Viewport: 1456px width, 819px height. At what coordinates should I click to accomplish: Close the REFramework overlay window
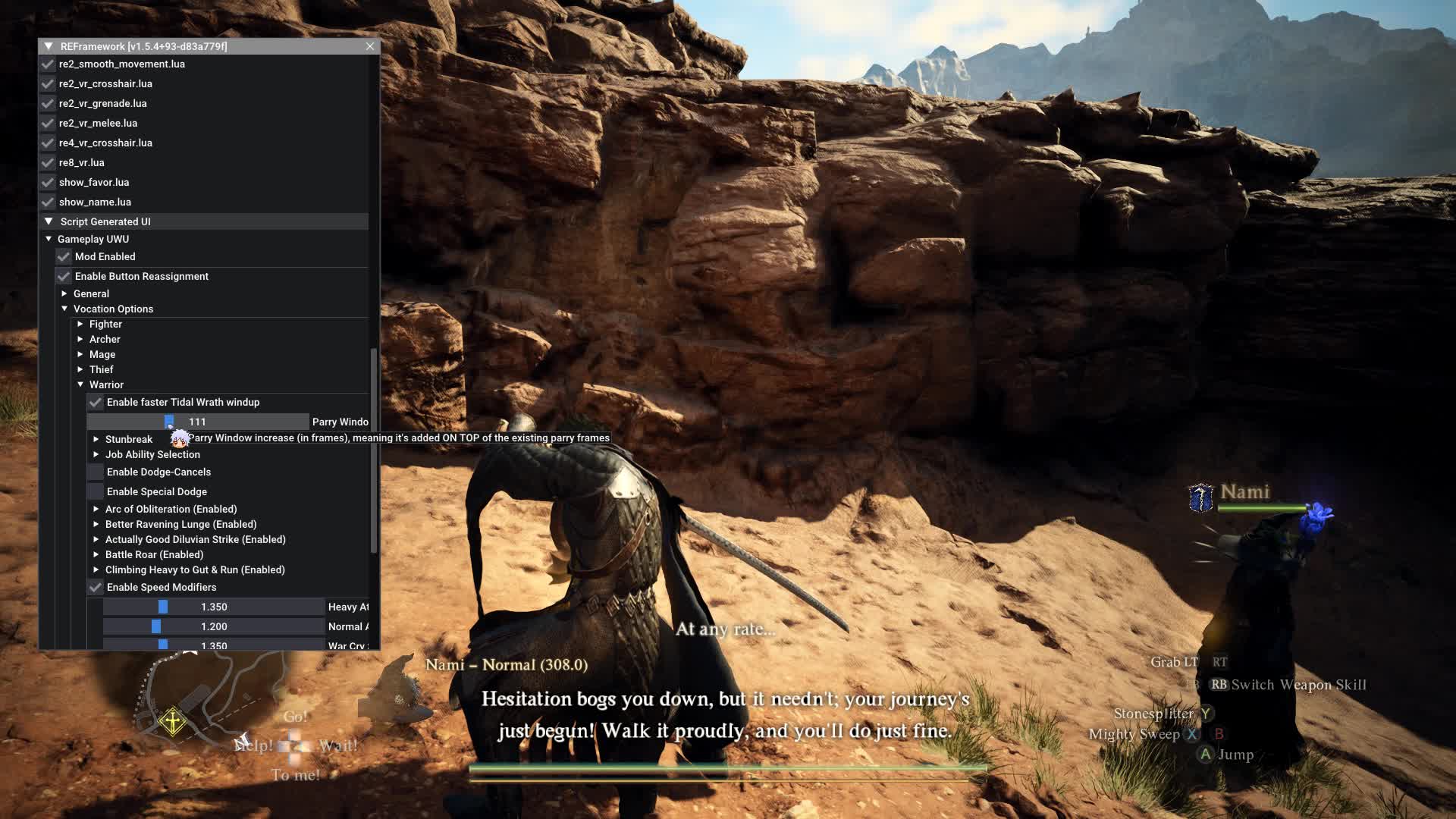pyautogui.click(x=370, y=46)
